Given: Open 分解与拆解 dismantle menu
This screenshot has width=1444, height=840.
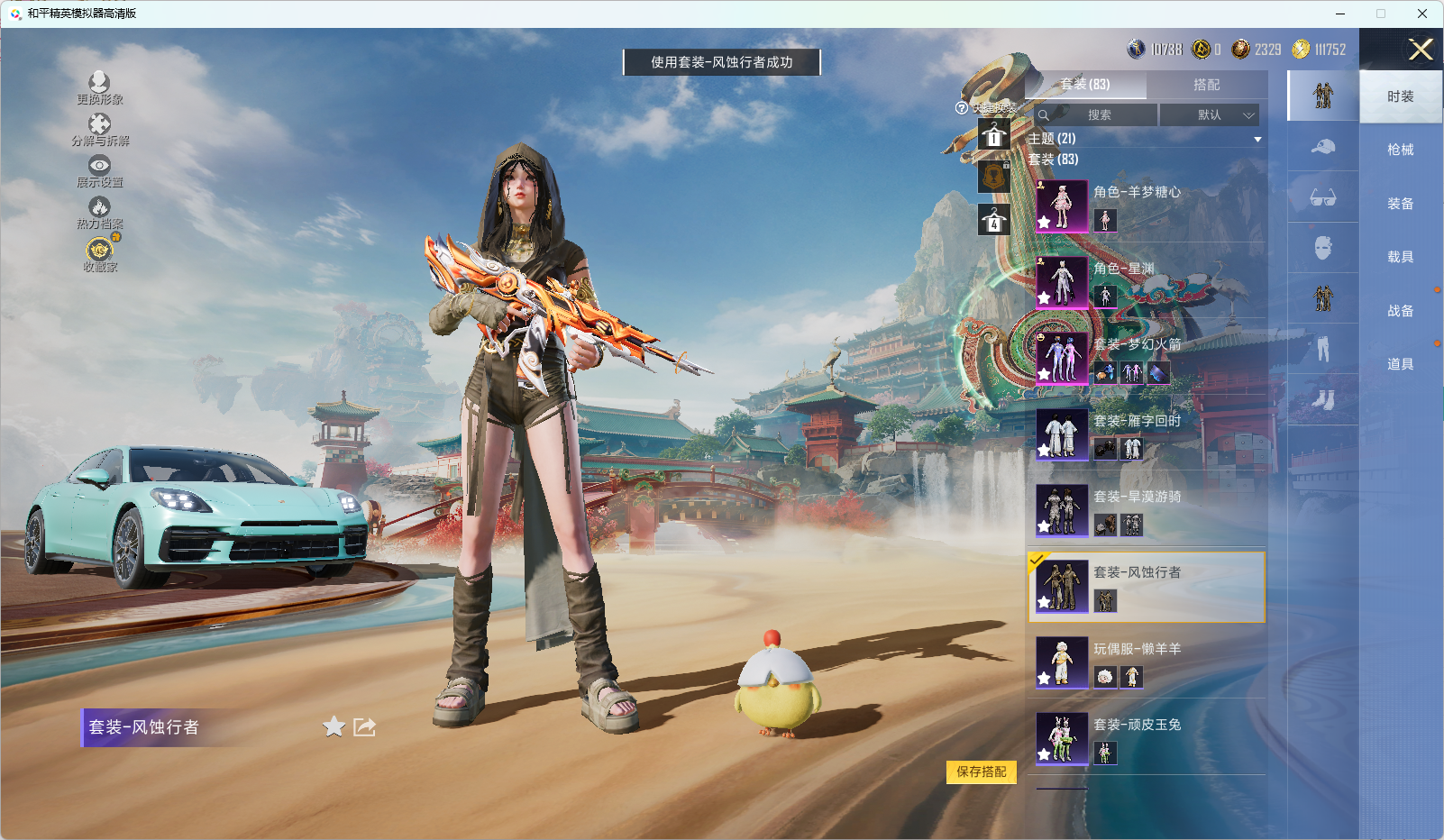Looking at the screenshot, I should pyautogui.click(x=100, y=130).
